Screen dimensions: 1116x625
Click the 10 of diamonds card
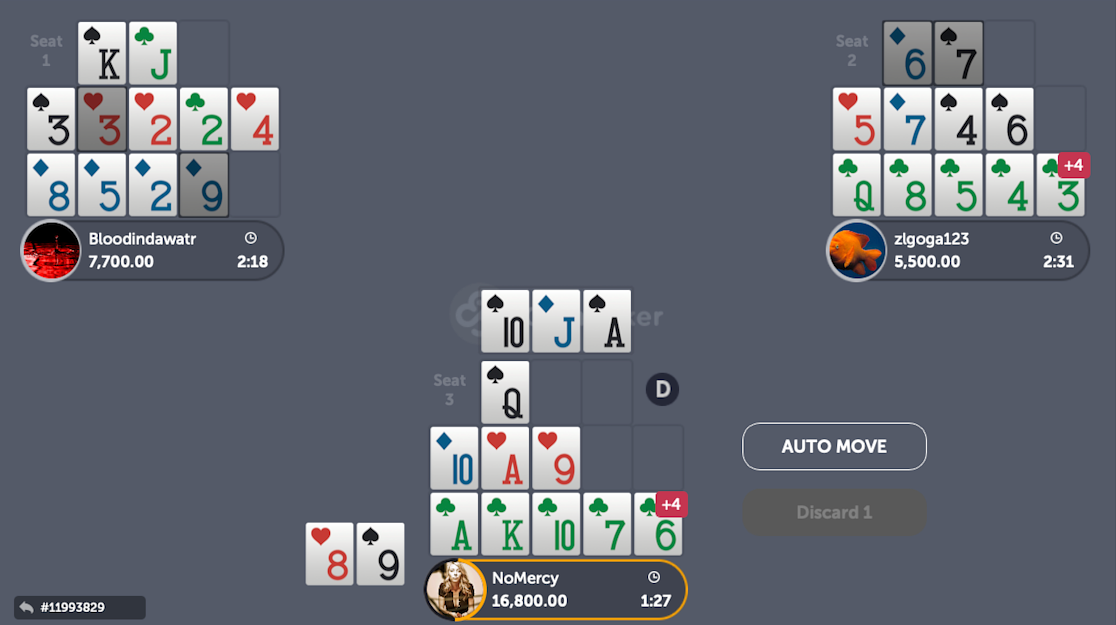coord(454,458)
